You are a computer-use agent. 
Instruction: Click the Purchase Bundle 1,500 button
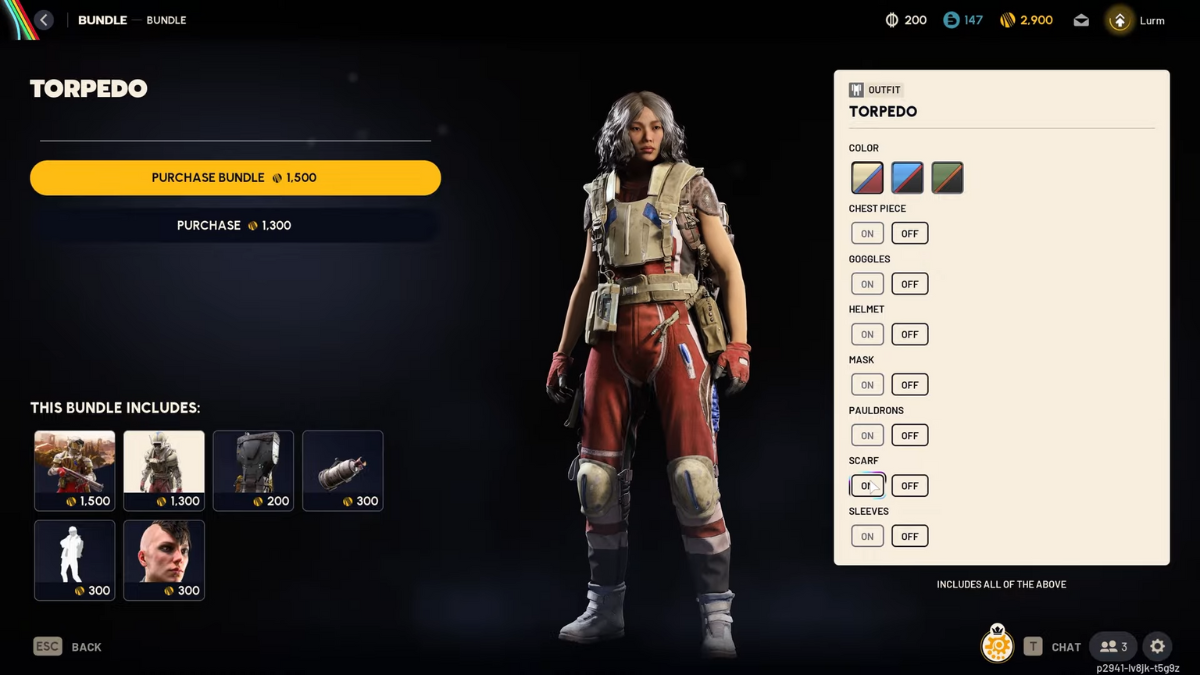click(235, 178)
